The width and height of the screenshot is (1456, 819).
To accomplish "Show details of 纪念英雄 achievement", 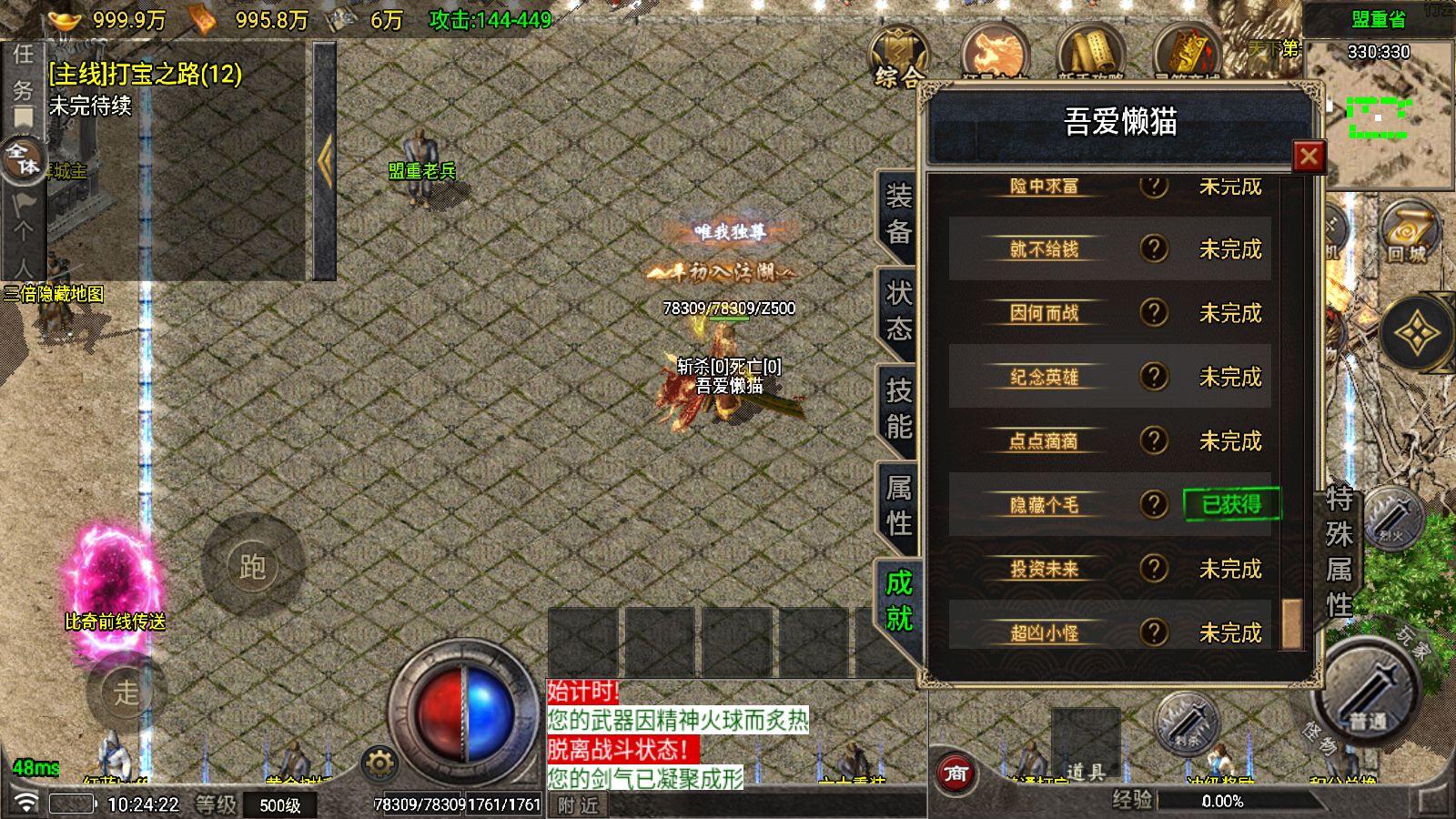I will coord(1154,377).
